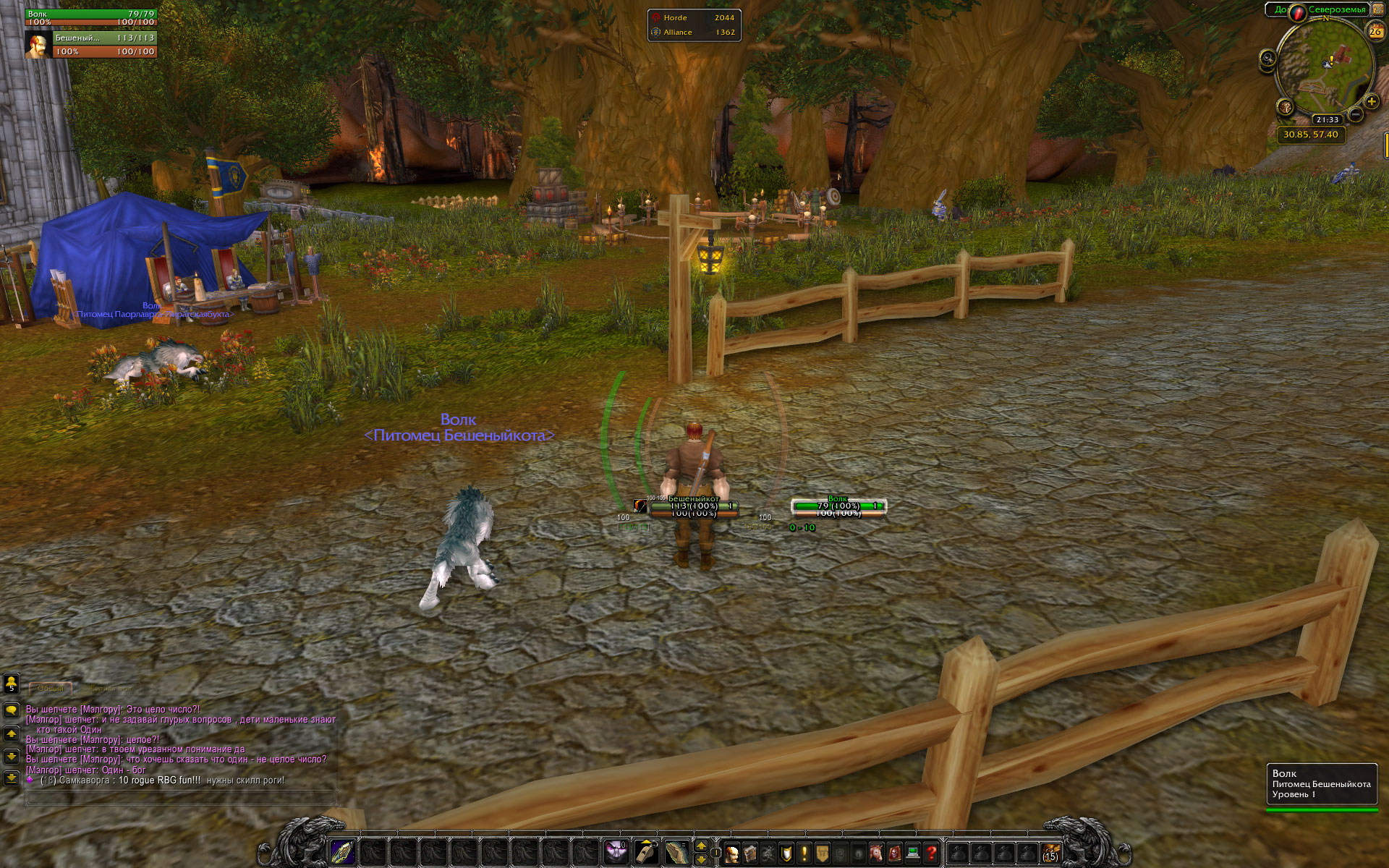Open the minimap tracking magnifier button
The width and height of the screenshot is (1389, 868).
point(1267,59)
